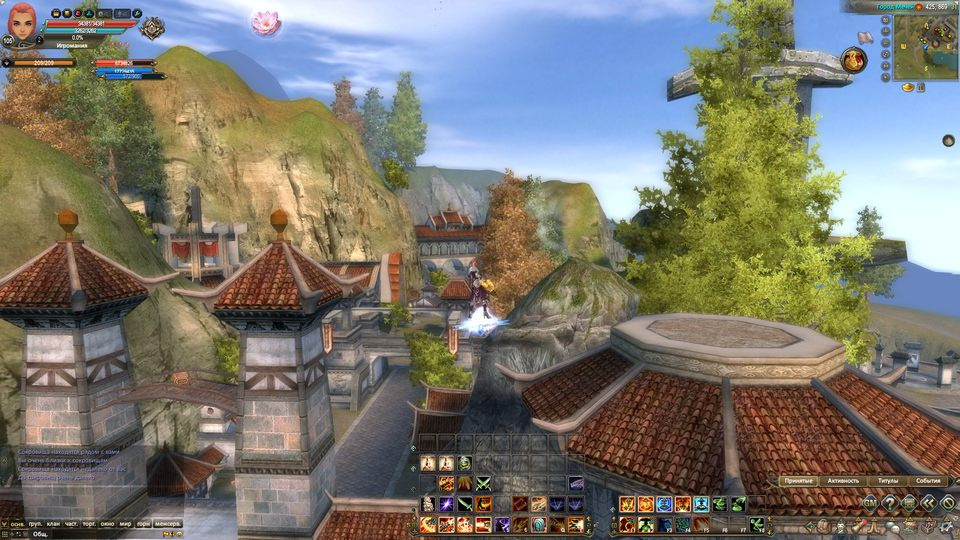Open the торг. trade chat tab
The width and height of the screenshot is (960, 540).
[91, 524]
